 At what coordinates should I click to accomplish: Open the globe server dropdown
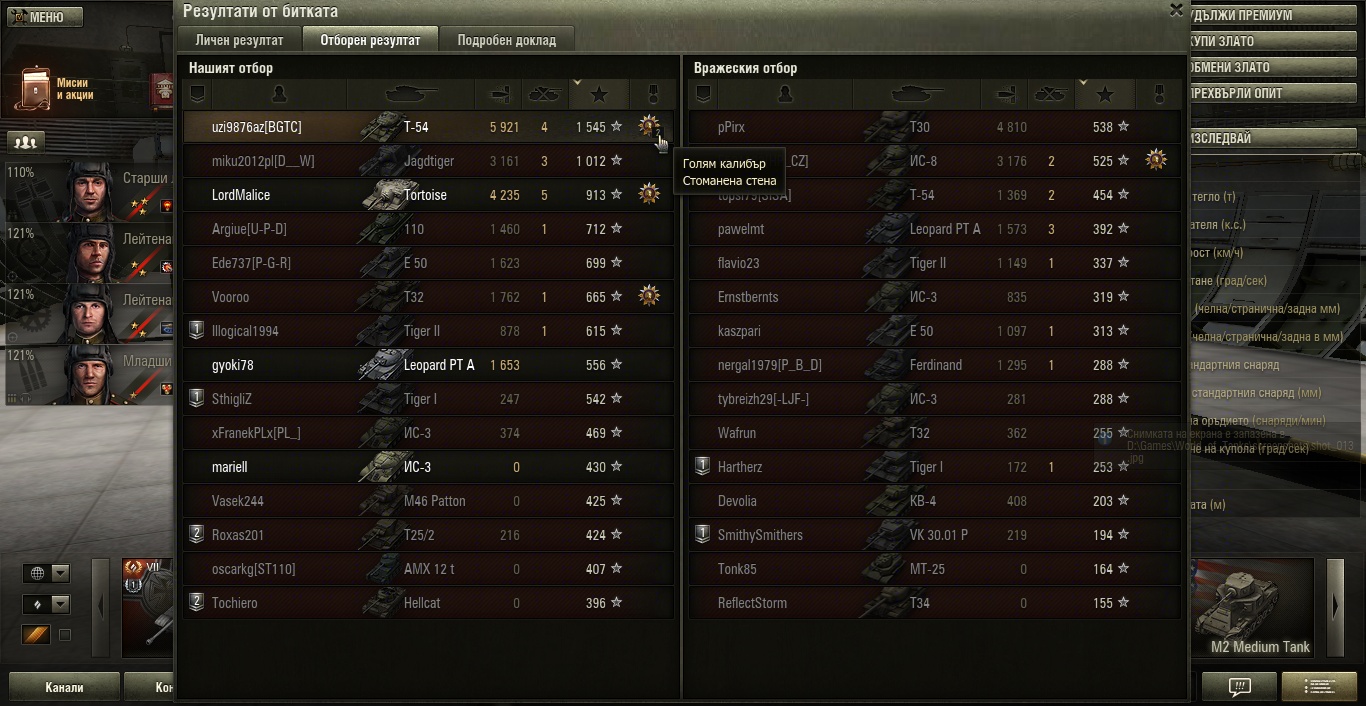click(x=47, y=573)
